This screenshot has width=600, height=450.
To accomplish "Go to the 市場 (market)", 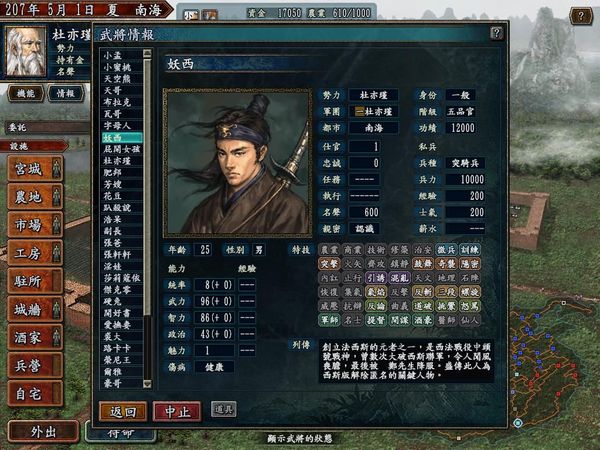I will pos(33,224).
